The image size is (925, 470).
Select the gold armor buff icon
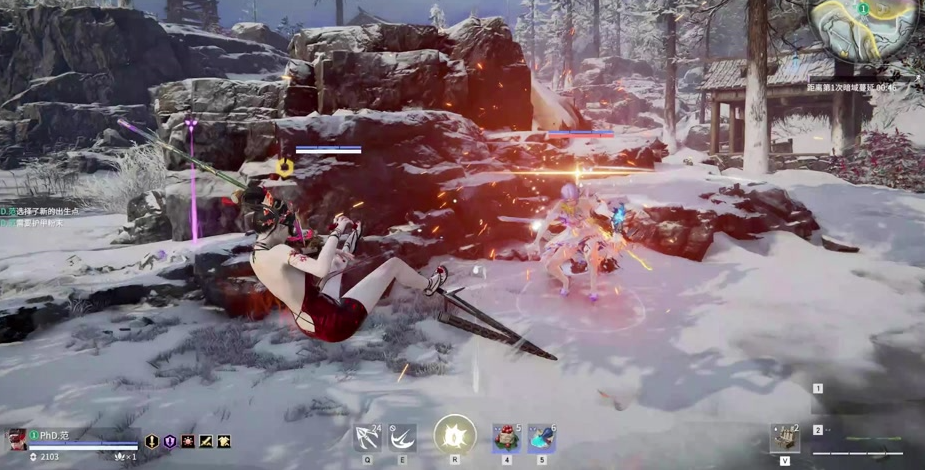pos(224,441)
